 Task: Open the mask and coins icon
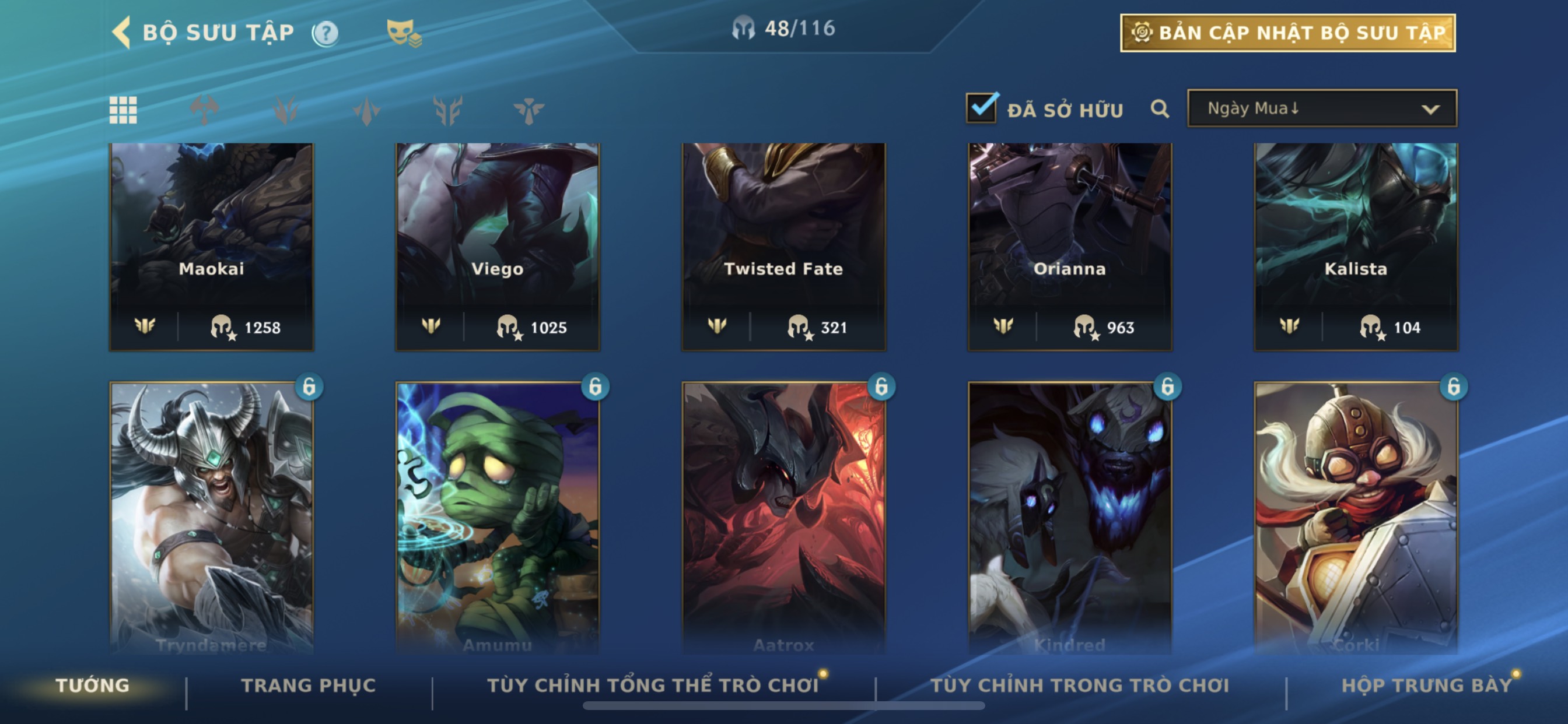click(x=404, y=33)
